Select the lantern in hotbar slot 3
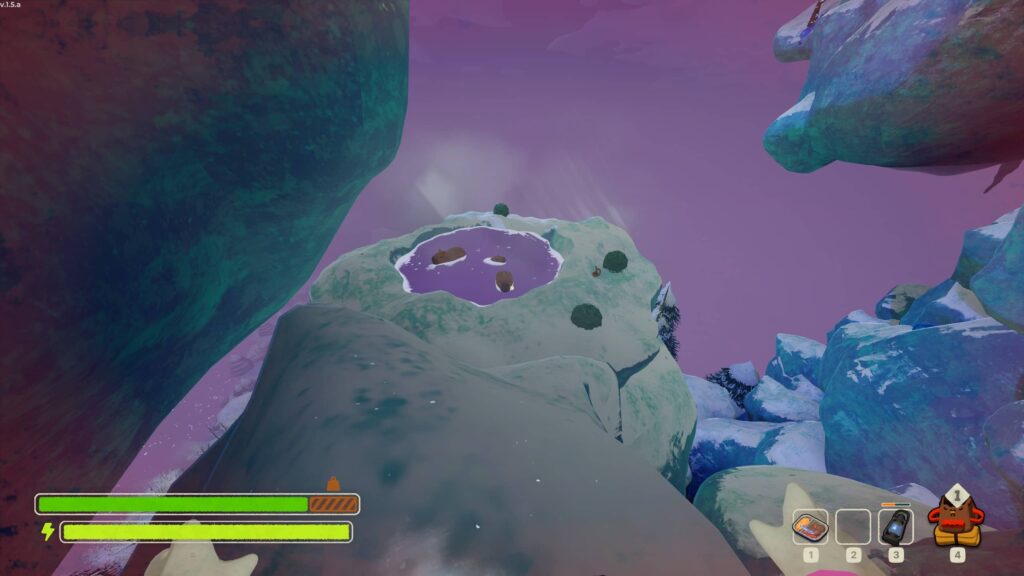This screenshot has width=1024, height=576. tap(895, 526)
